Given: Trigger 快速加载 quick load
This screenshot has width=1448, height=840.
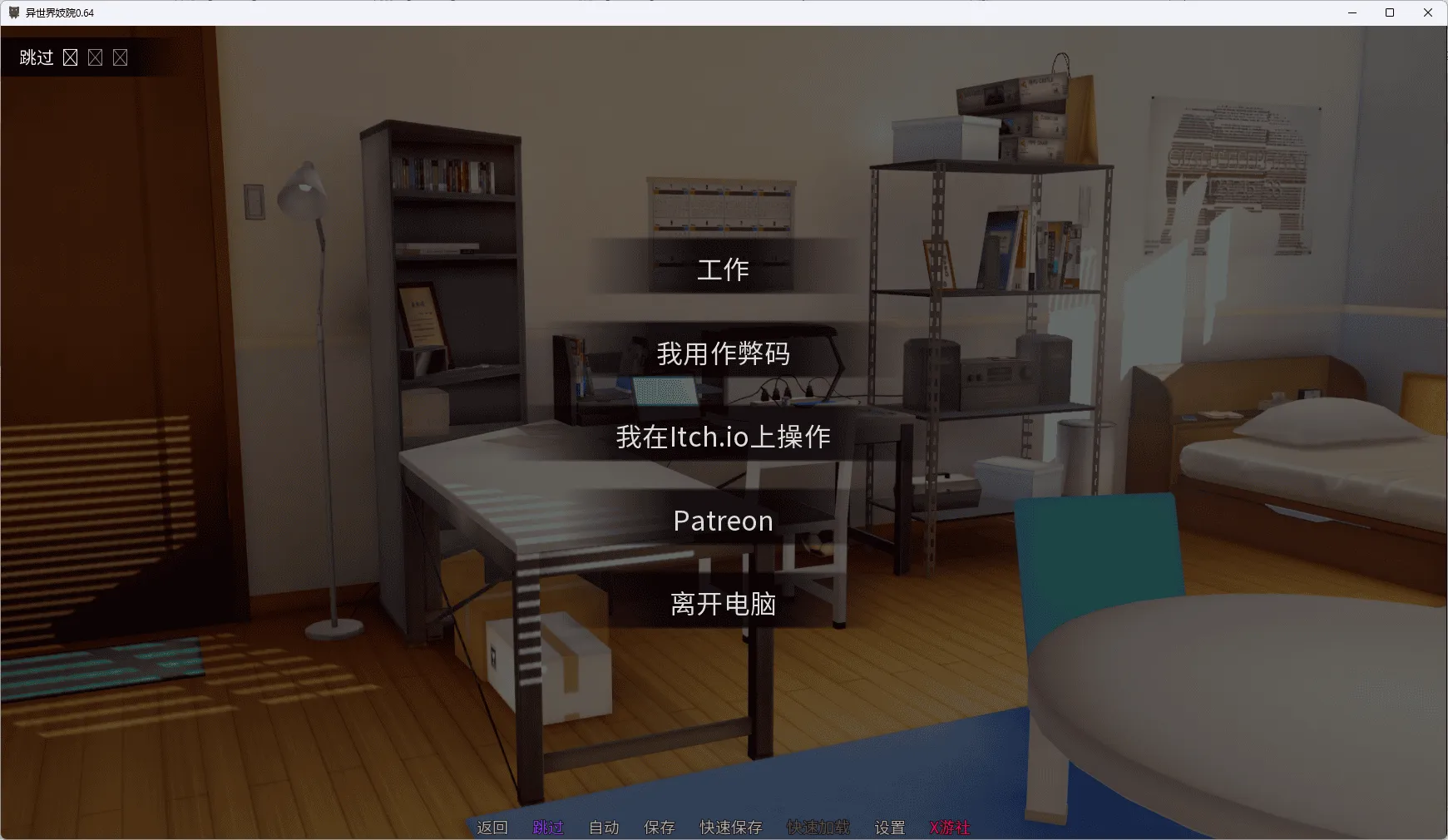Looking at the screenshot, I should (818, 828).
